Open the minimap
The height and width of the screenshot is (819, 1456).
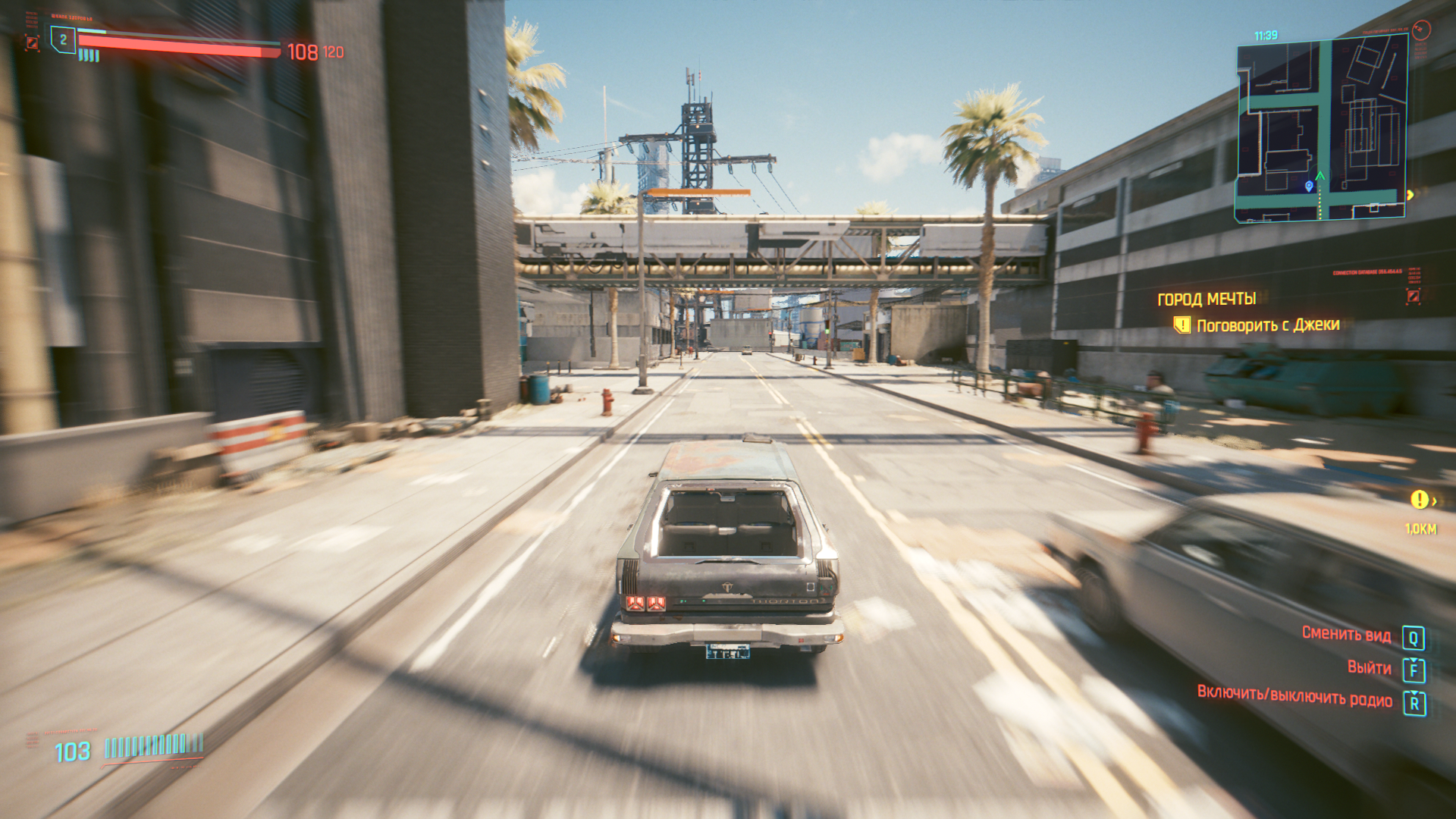[x=1322, y=129]
